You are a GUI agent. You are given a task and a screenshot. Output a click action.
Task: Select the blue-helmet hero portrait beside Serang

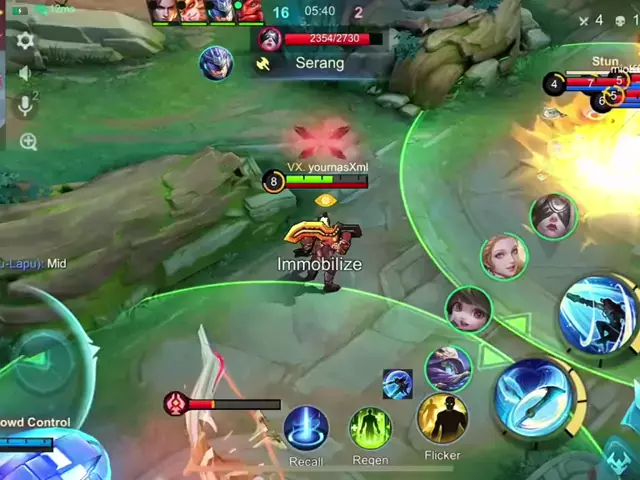(x=215, y=63)
